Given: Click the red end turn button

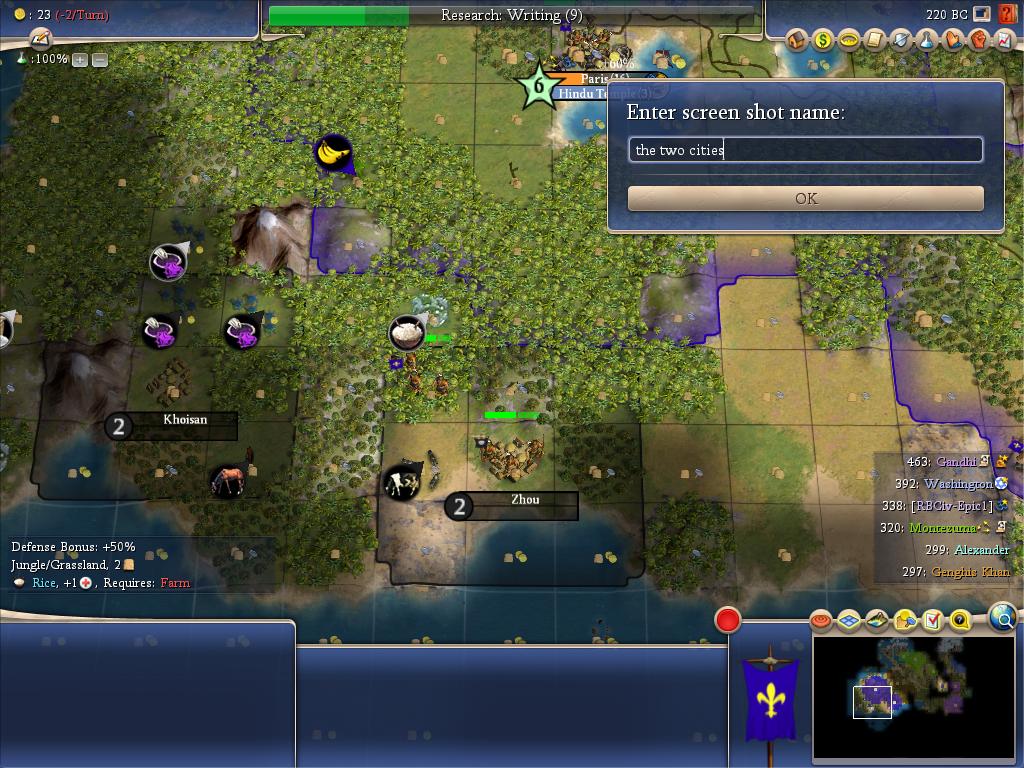Looking at the screenshot, I should pos(728,620).
